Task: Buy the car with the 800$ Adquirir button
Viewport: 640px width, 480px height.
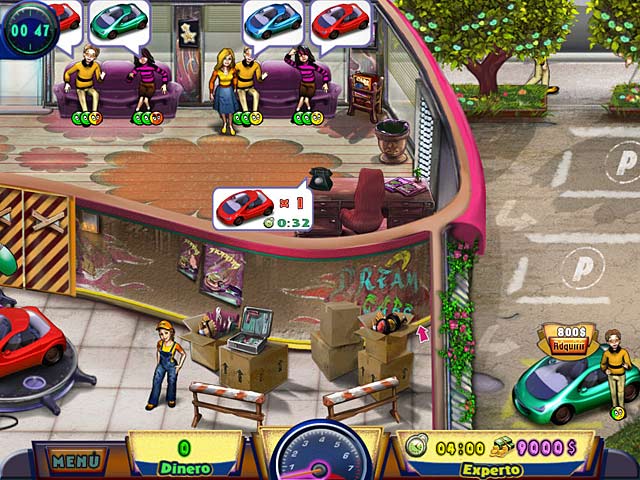Action: click(567, 339)
